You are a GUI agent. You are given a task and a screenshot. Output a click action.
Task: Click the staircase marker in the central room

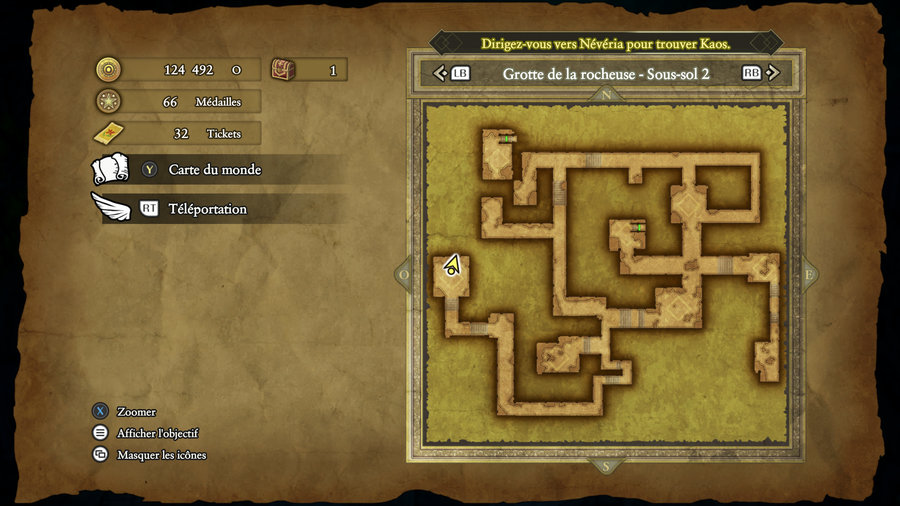click(x=638, y=227)
